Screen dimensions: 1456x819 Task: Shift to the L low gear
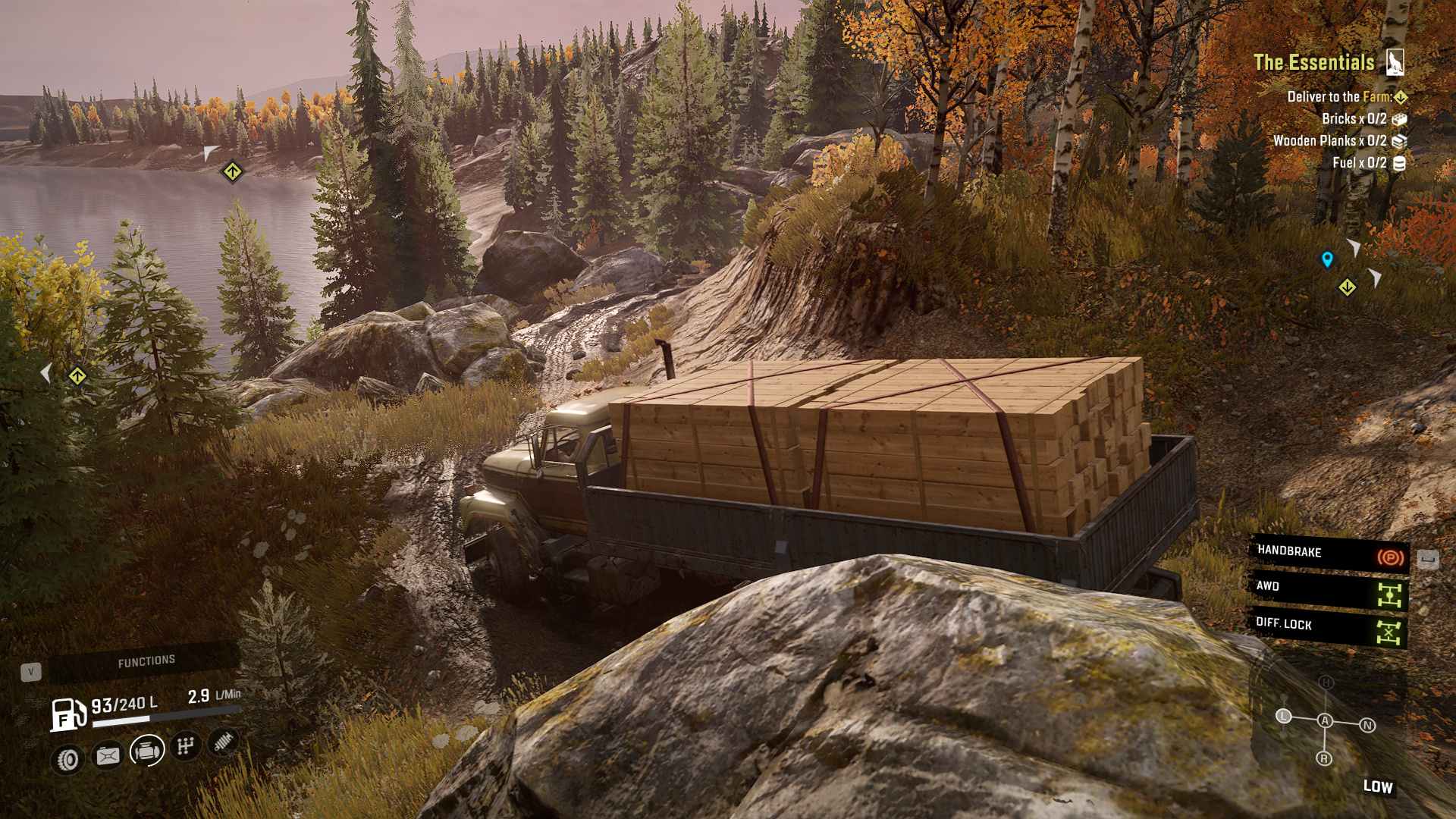tap(1283, 716)
